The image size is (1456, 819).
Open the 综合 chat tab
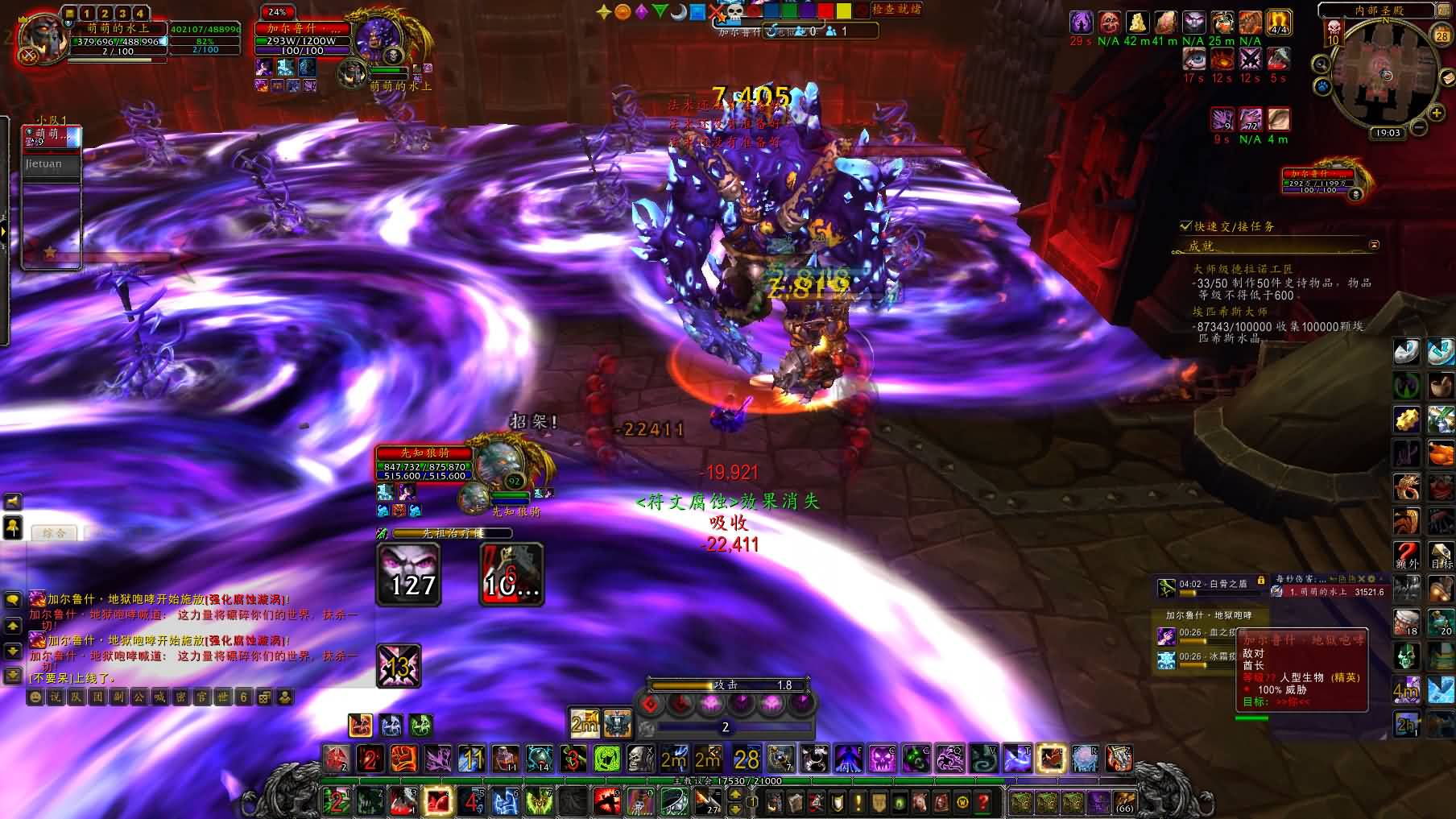coord(54,533)
